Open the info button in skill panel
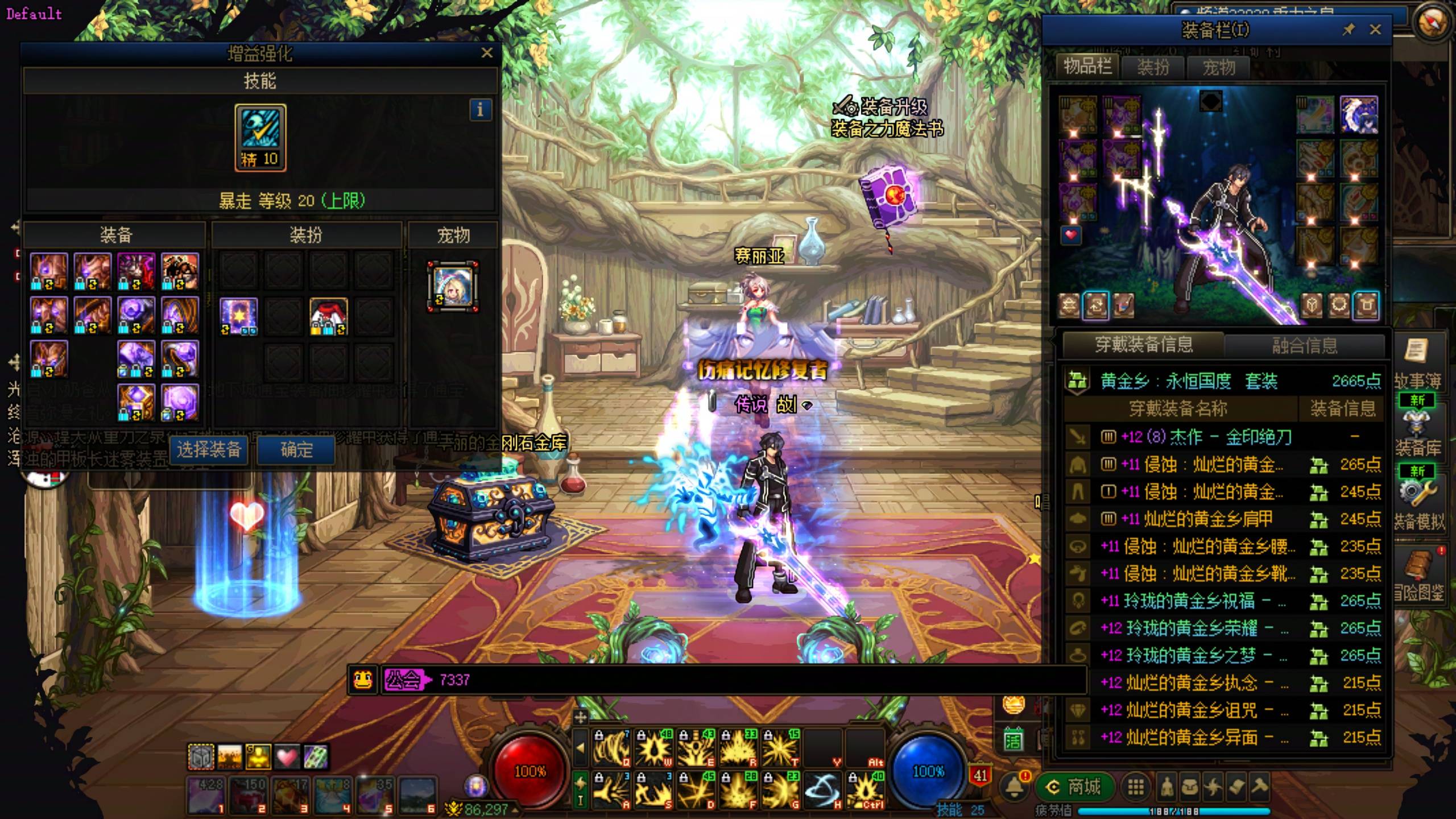 tap(480, 109)
